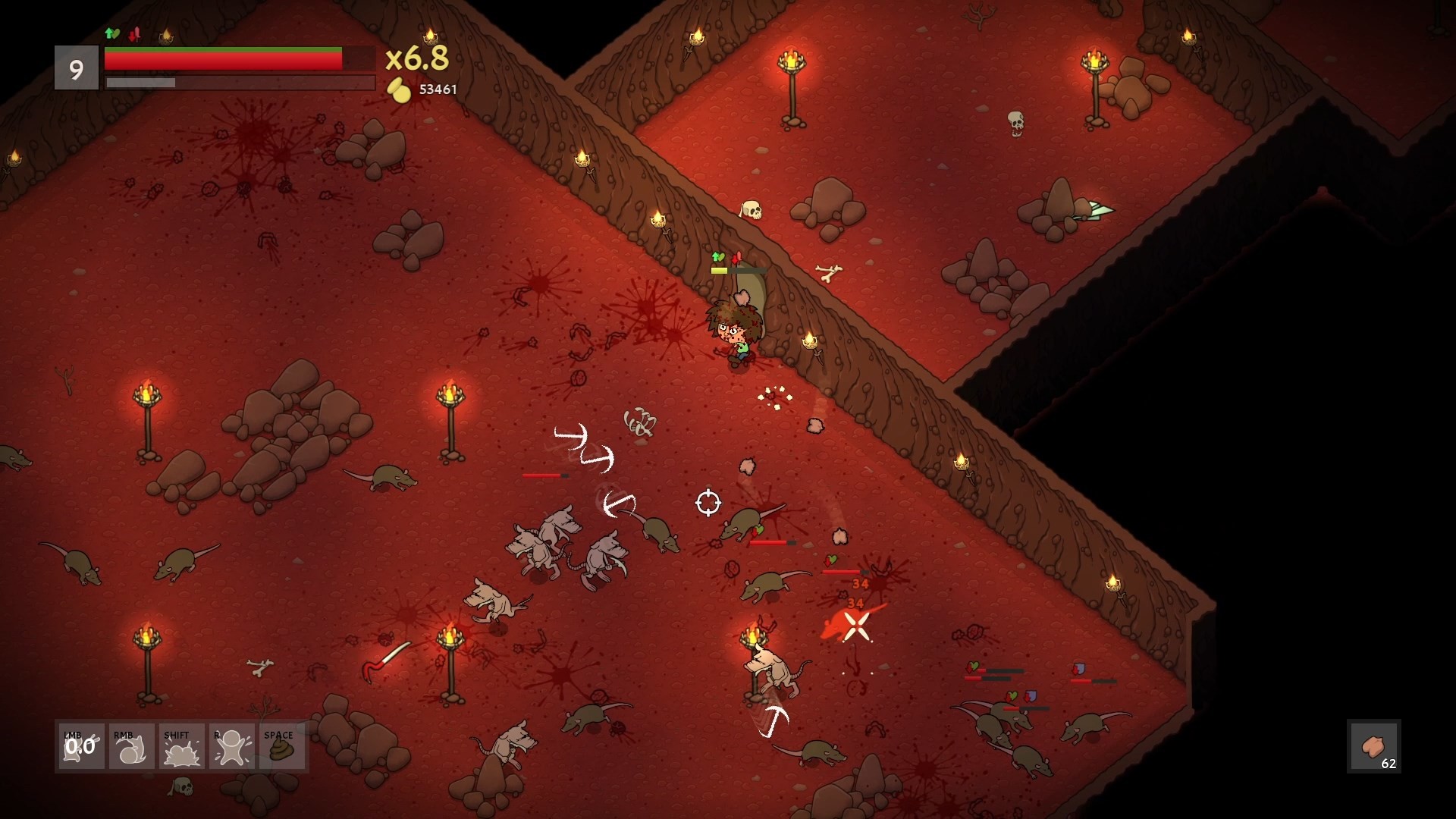Use the RMB tail swipe ability
Image resolution: width=1456 pixels, height=819 pixels.
tap(131, 747)
